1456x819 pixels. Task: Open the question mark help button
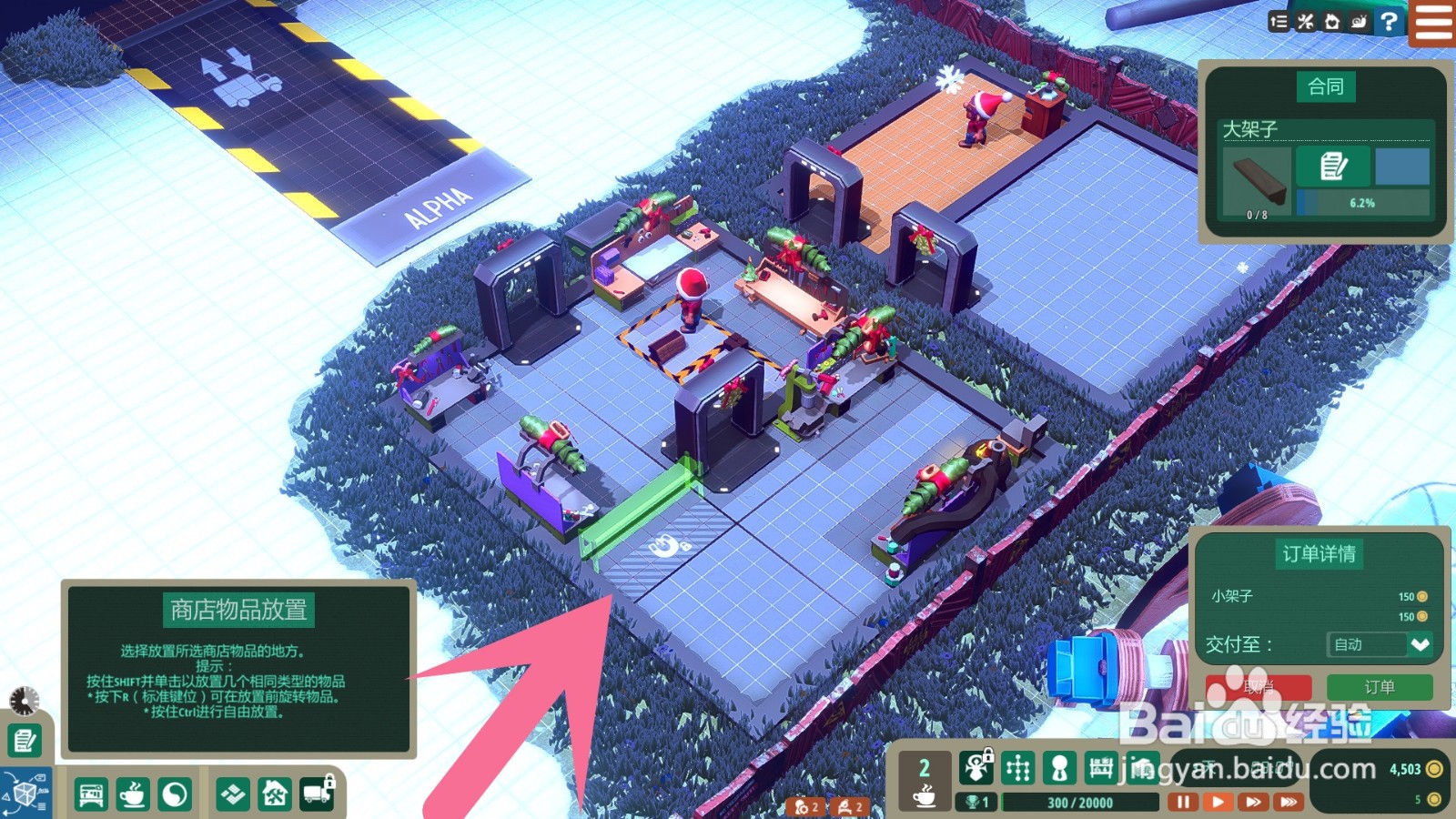click(x=1389, y=22)
